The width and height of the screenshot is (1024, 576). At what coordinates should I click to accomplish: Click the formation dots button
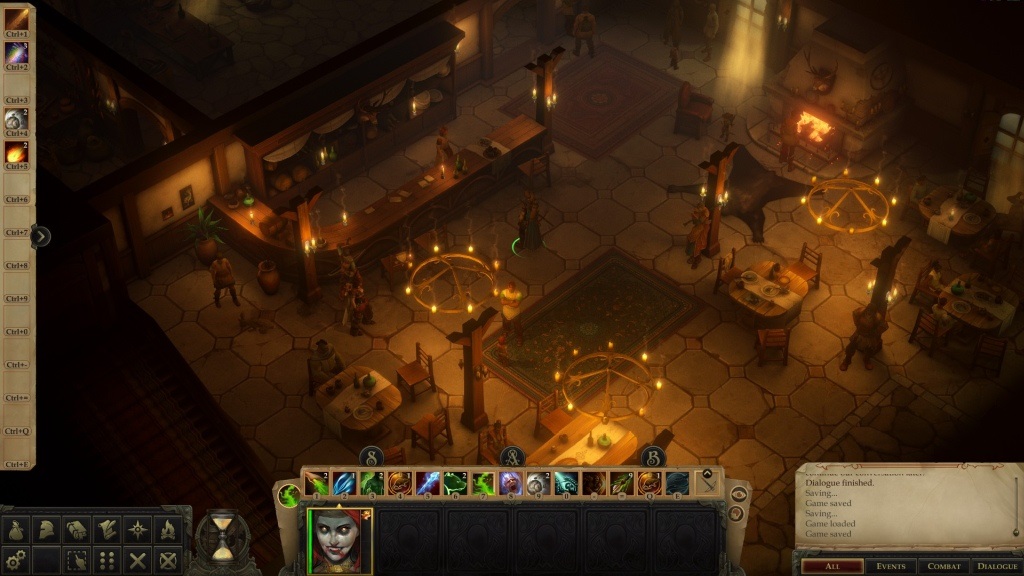(x=106, y=560)
